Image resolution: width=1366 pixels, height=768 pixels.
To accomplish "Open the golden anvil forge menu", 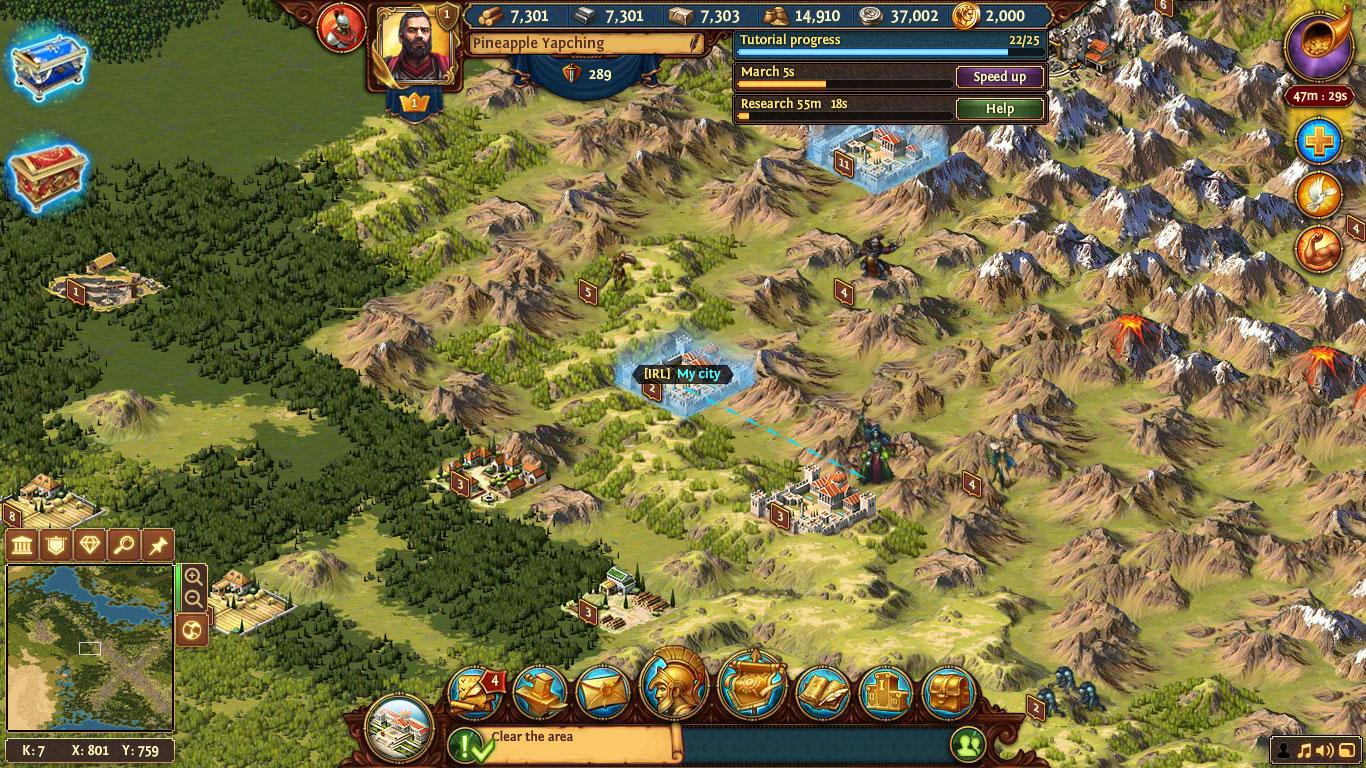I will [x=541, y=692].
